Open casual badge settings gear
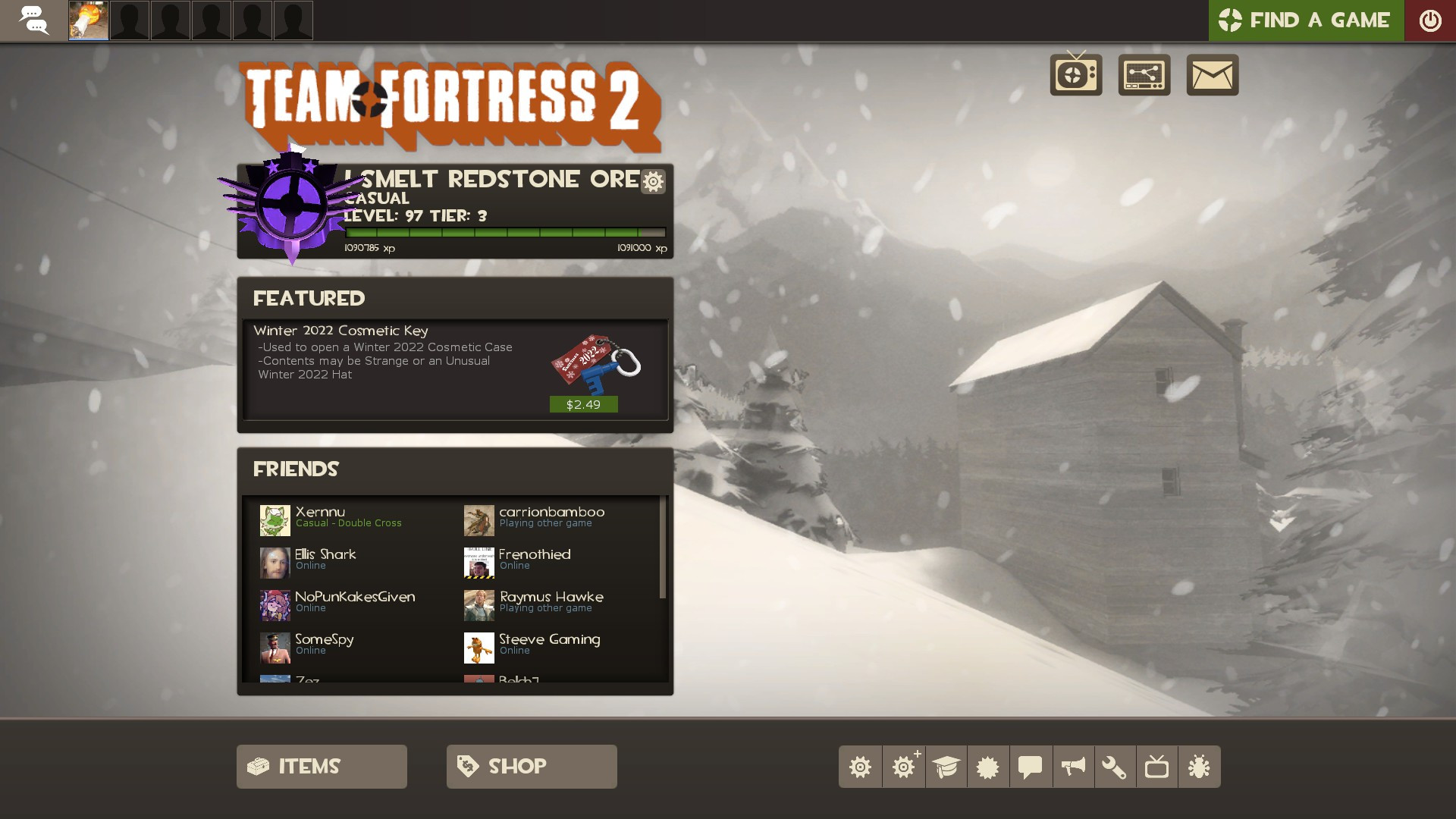The height and width of the screenshot is (819, 1456). [652, 182]
